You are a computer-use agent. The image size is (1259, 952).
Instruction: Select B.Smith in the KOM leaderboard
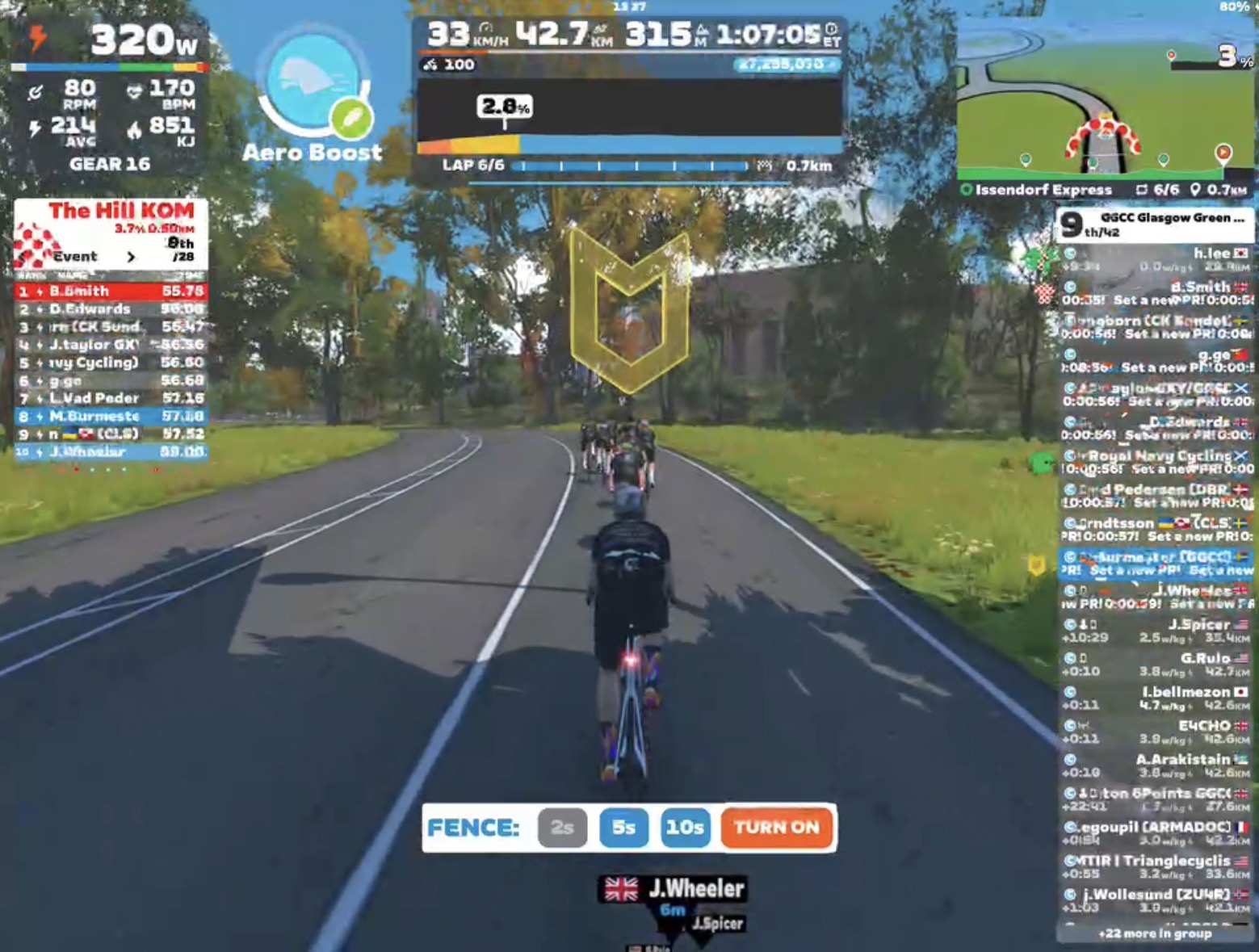point(111,291)
